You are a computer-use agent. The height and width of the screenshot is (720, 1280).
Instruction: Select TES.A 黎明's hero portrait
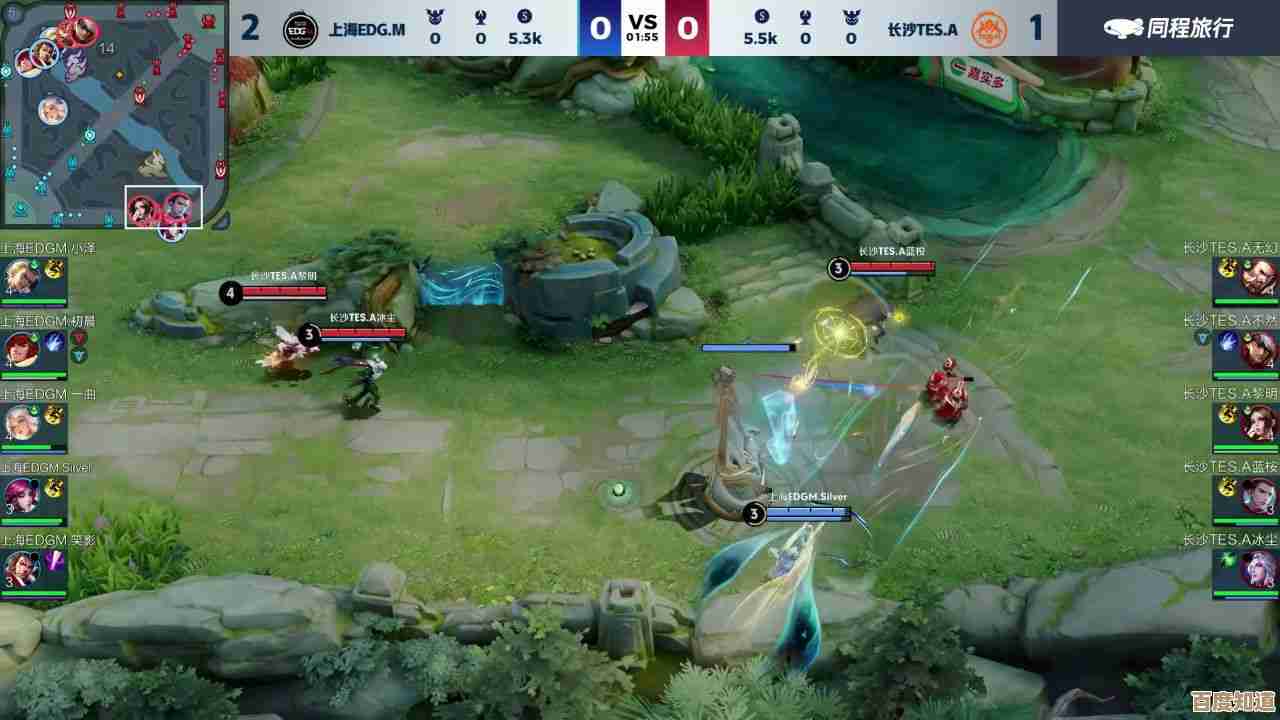(x=1261, y=421)
